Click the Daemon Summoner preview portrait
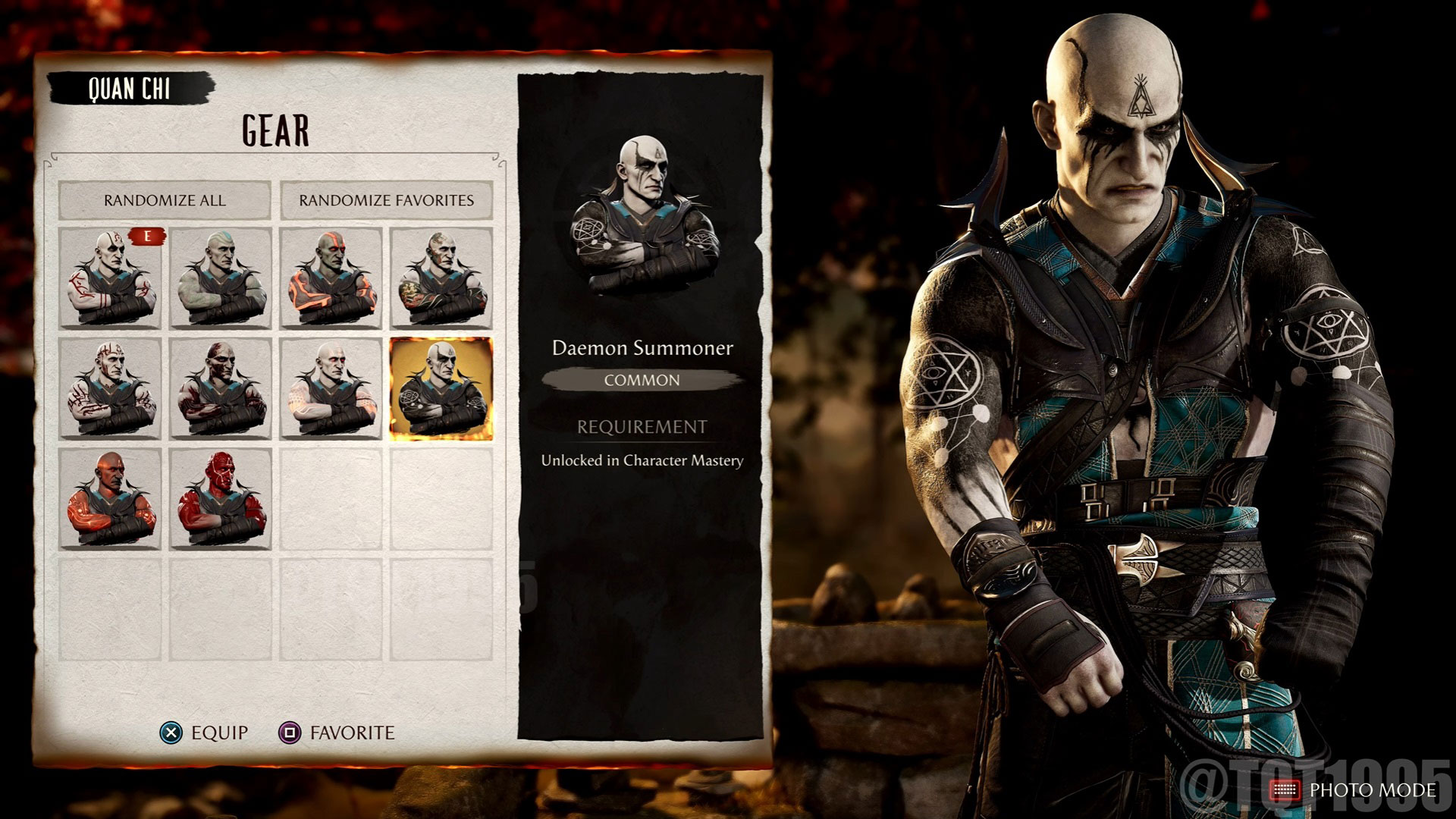This screenshot has width=1456, height=819. (x=643, y=212)
